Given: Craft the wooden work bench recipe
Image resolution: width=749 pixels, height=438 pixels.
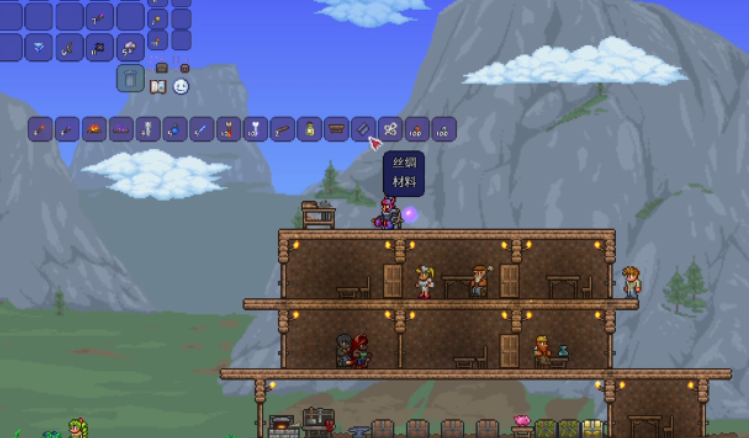Looking at the screenshot, I should [x=337, y=129].
